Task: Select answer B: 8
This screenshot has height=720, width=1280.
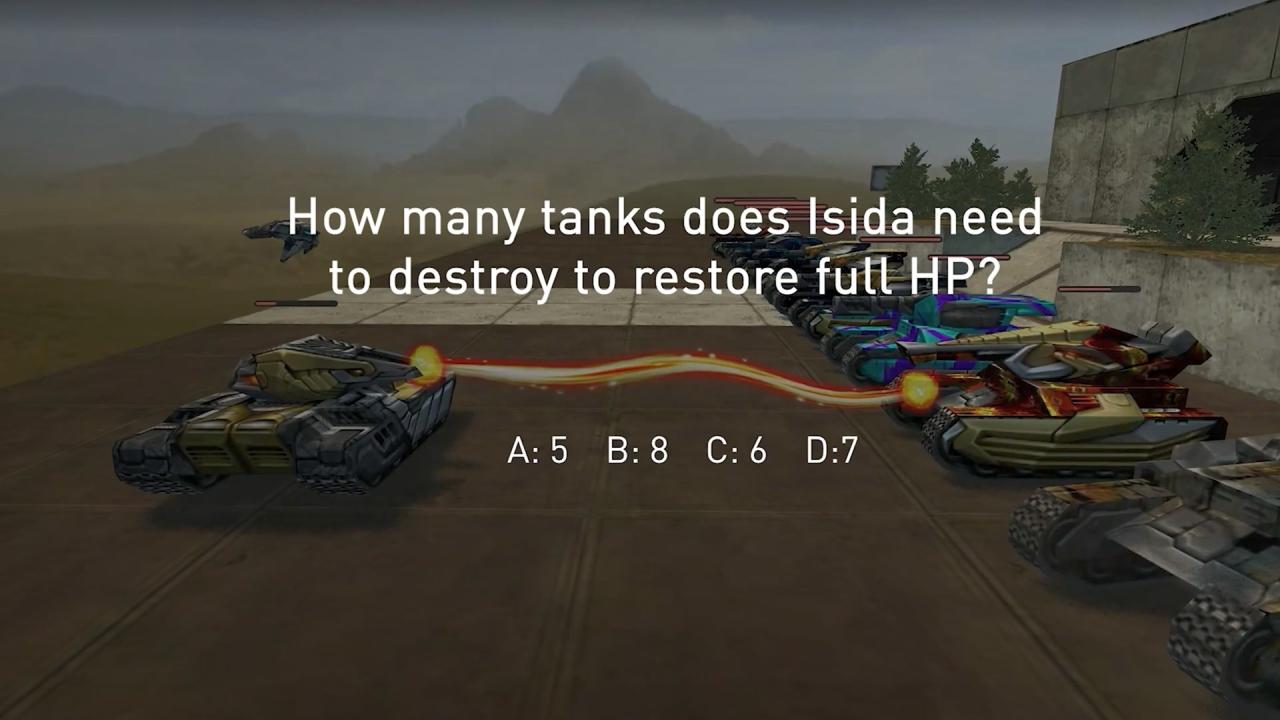Action: pyautogui.click(x=637, y=451)
